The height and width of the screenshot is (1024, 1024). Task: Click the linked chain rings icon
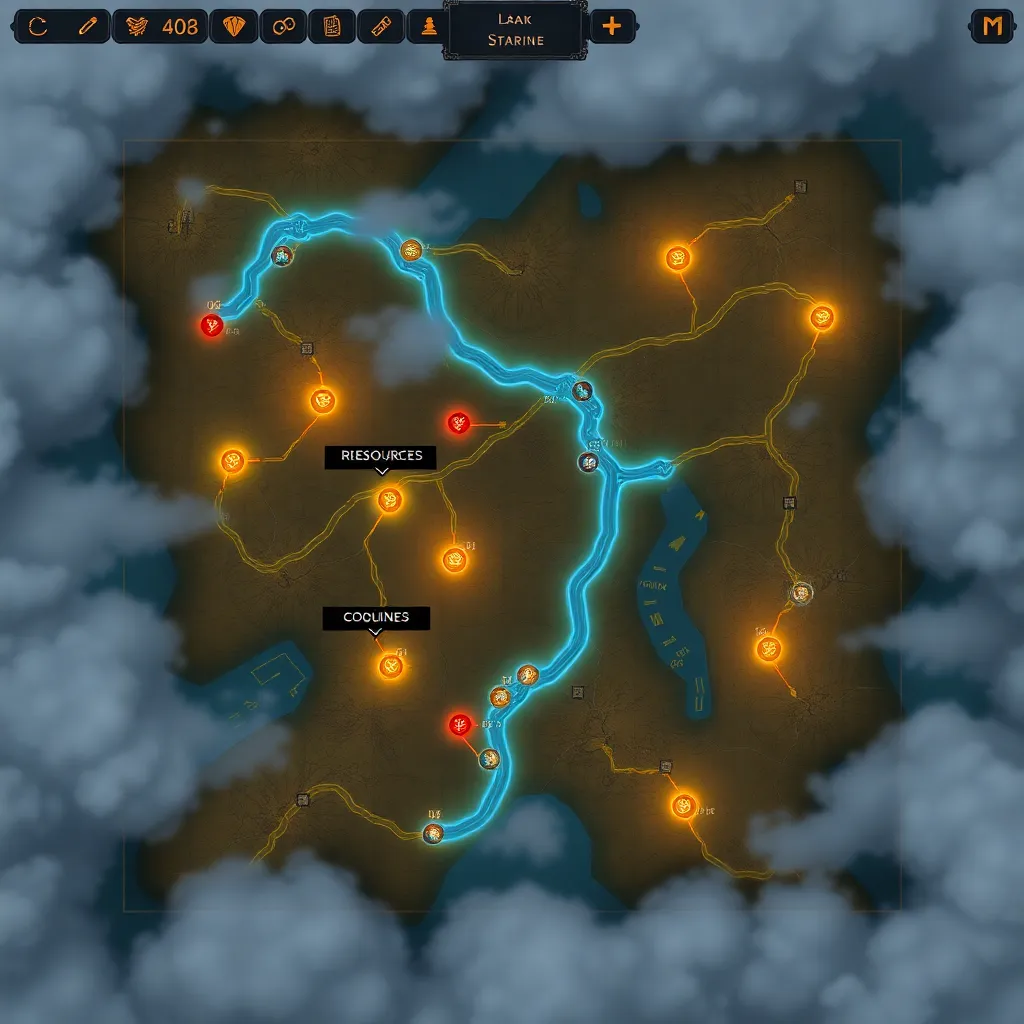[284, 27]
